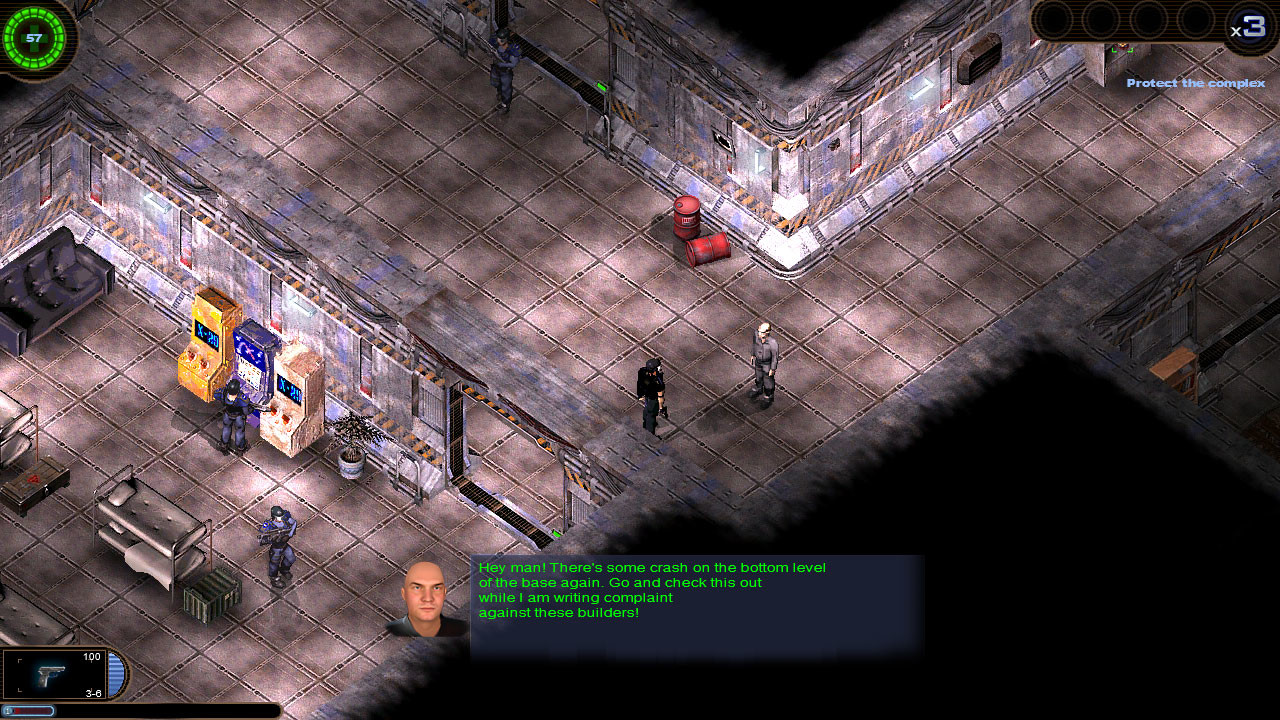Click the Protect the complex objective text

click(1195, 83)
